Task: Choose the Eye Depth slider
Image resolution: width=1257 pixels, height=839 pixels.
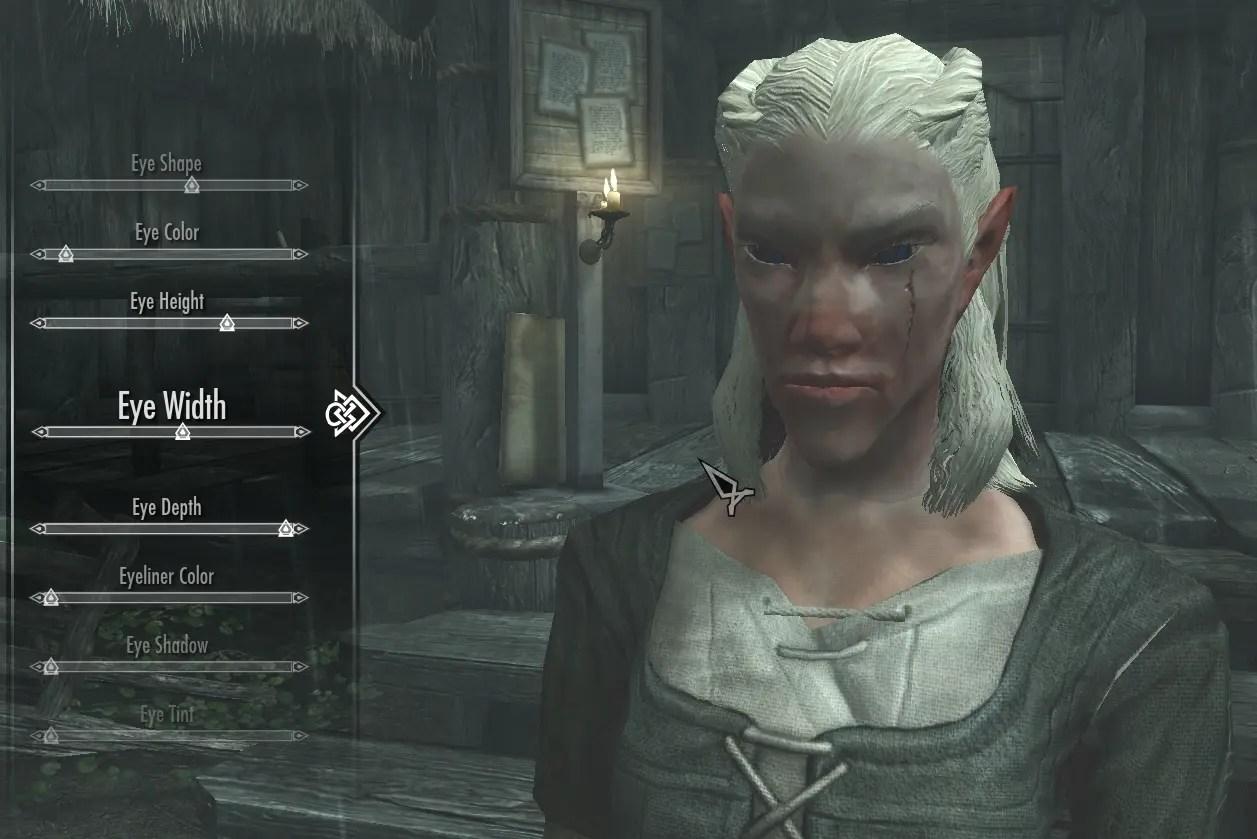Action: (170, 528)
